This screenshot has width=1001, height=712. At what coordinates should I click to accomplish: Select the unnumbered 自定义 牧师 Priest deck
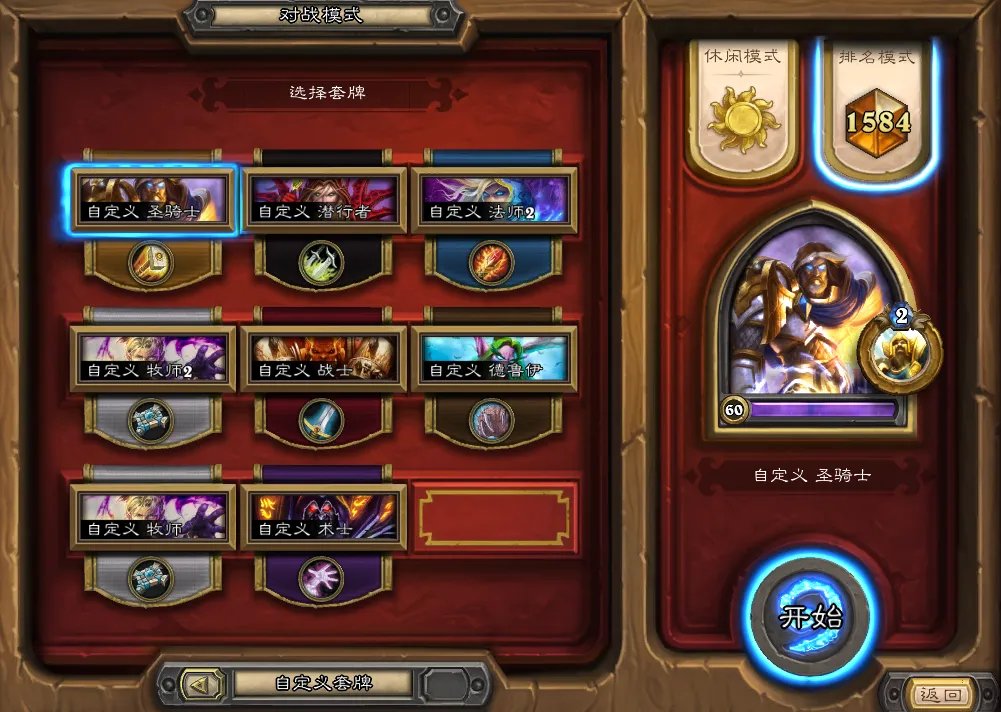point(153,517)
